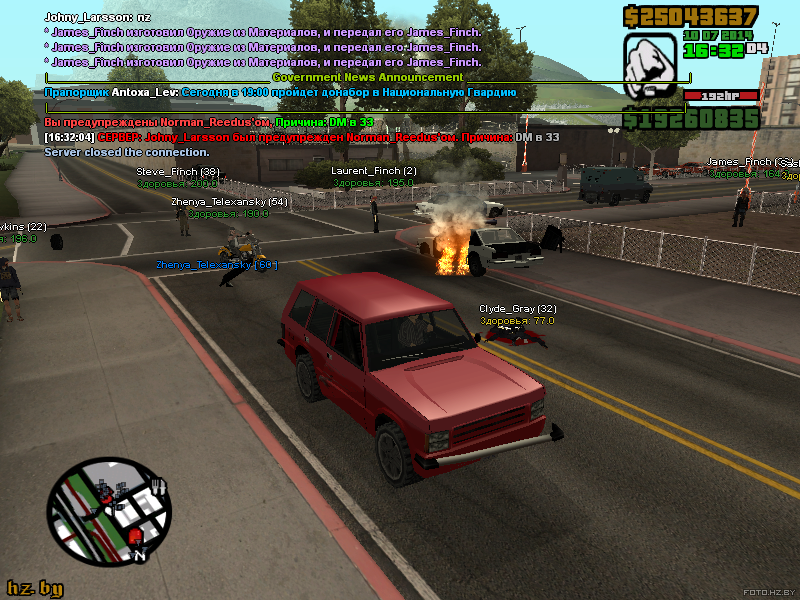Screen dimensions: 800x600
Task: Click the Government News Announcement chat line
Action: 367,77
